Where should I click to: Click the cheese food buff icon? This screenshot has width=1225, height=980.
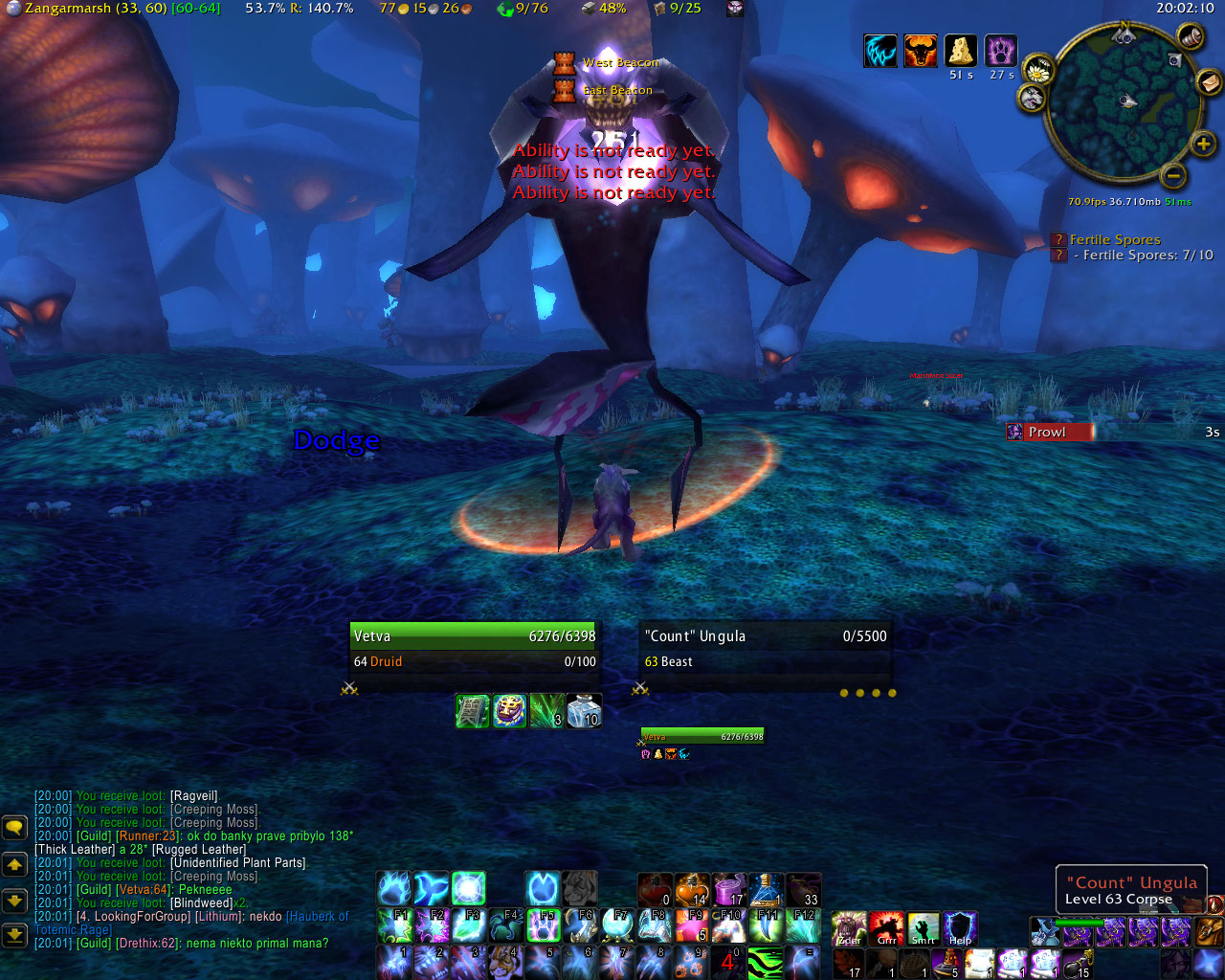pyautogui.click(x=960, y=51)
